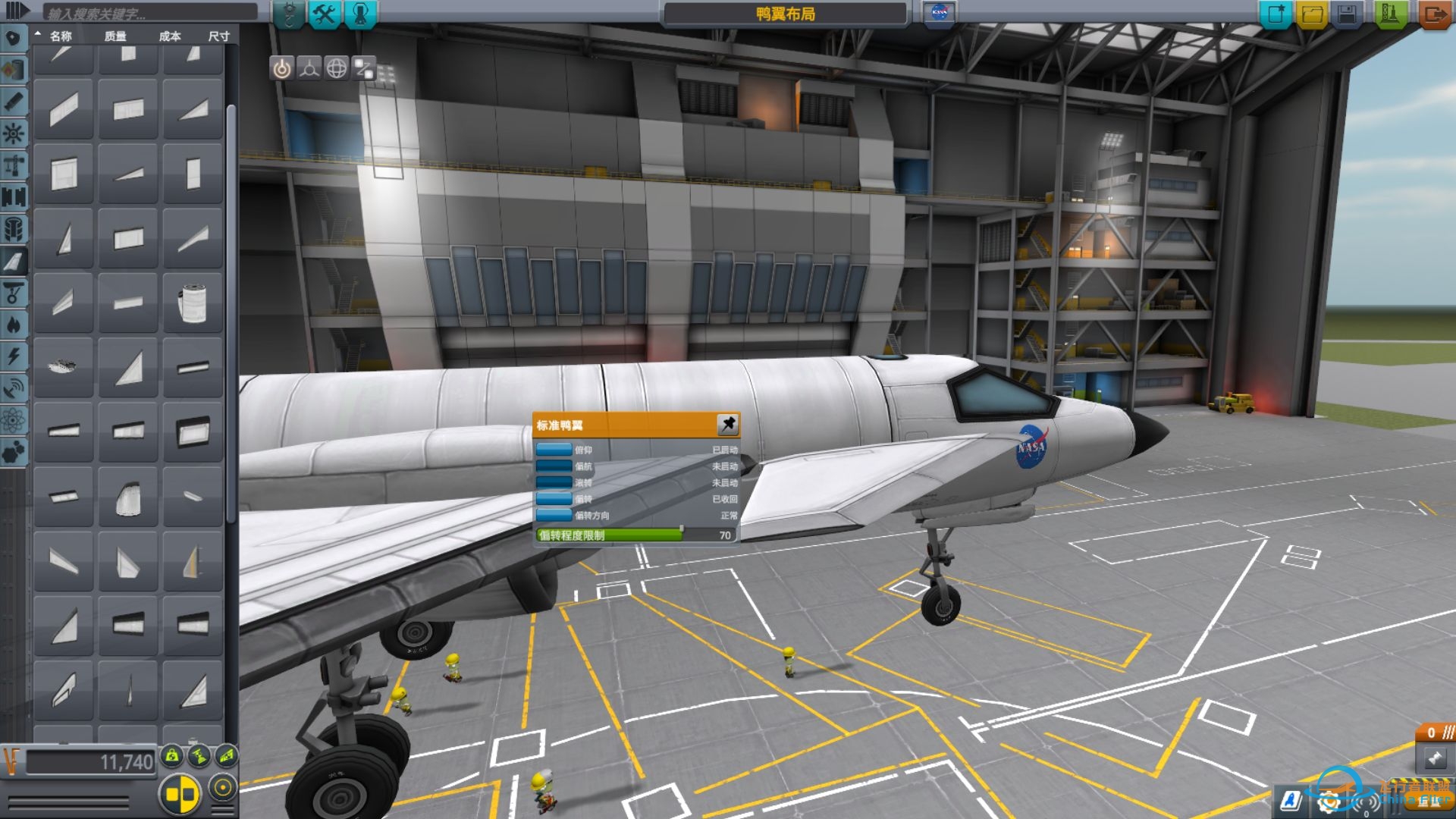Viewport: 1456px width, 819px height.
Task: Start a new craft with the blue button
Action: [1276, 14]
